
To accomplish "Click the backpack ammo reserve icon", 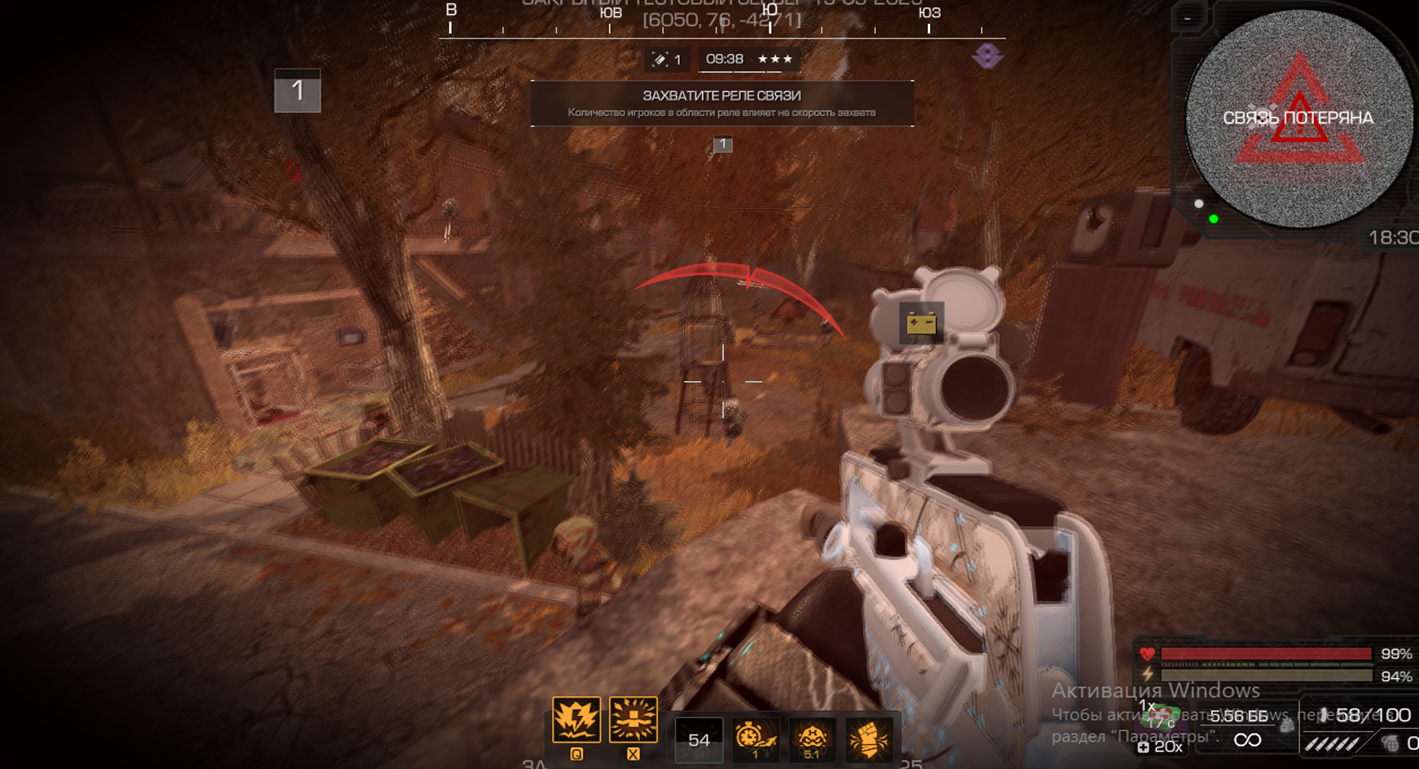I will click(1287, 724).
